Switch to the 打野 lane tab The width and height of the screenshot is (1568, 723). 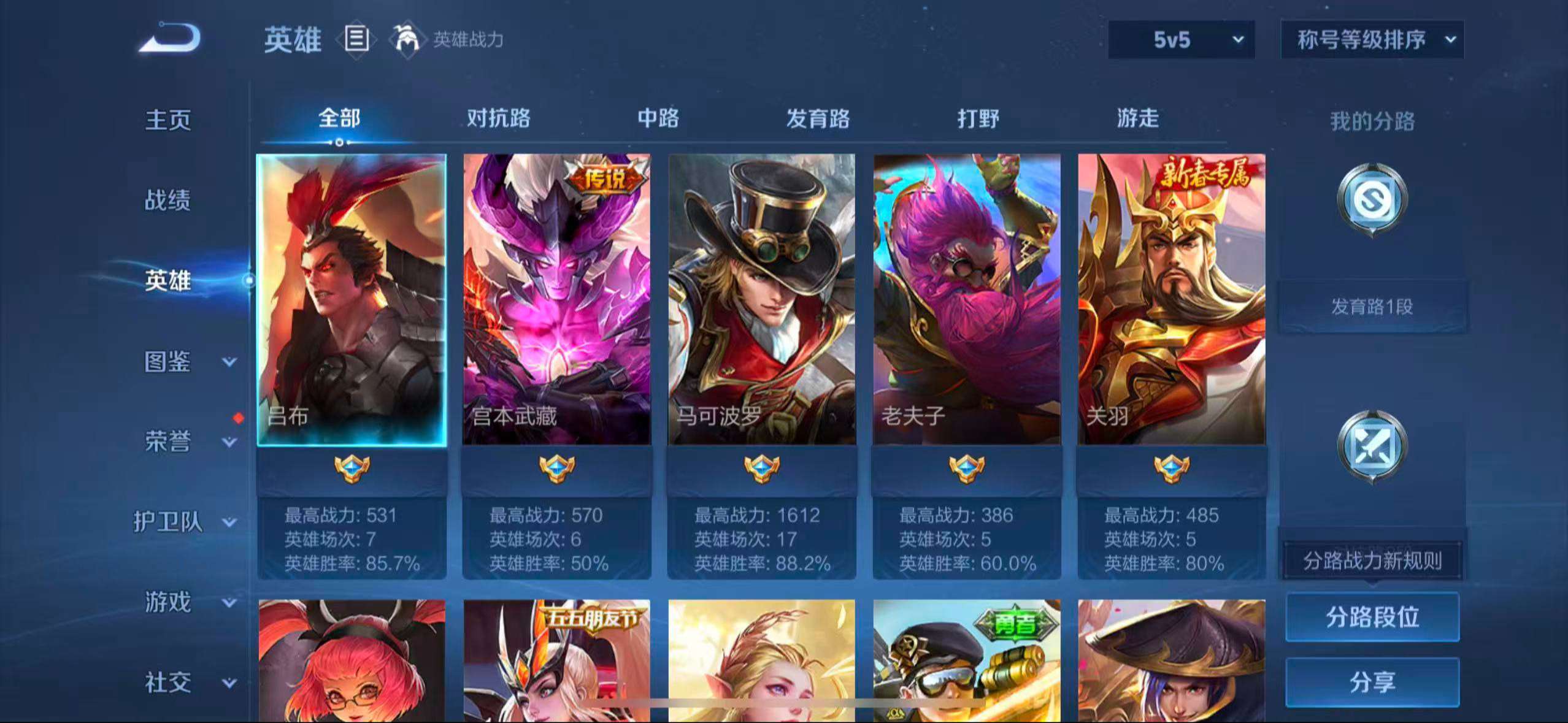[978, 119]
